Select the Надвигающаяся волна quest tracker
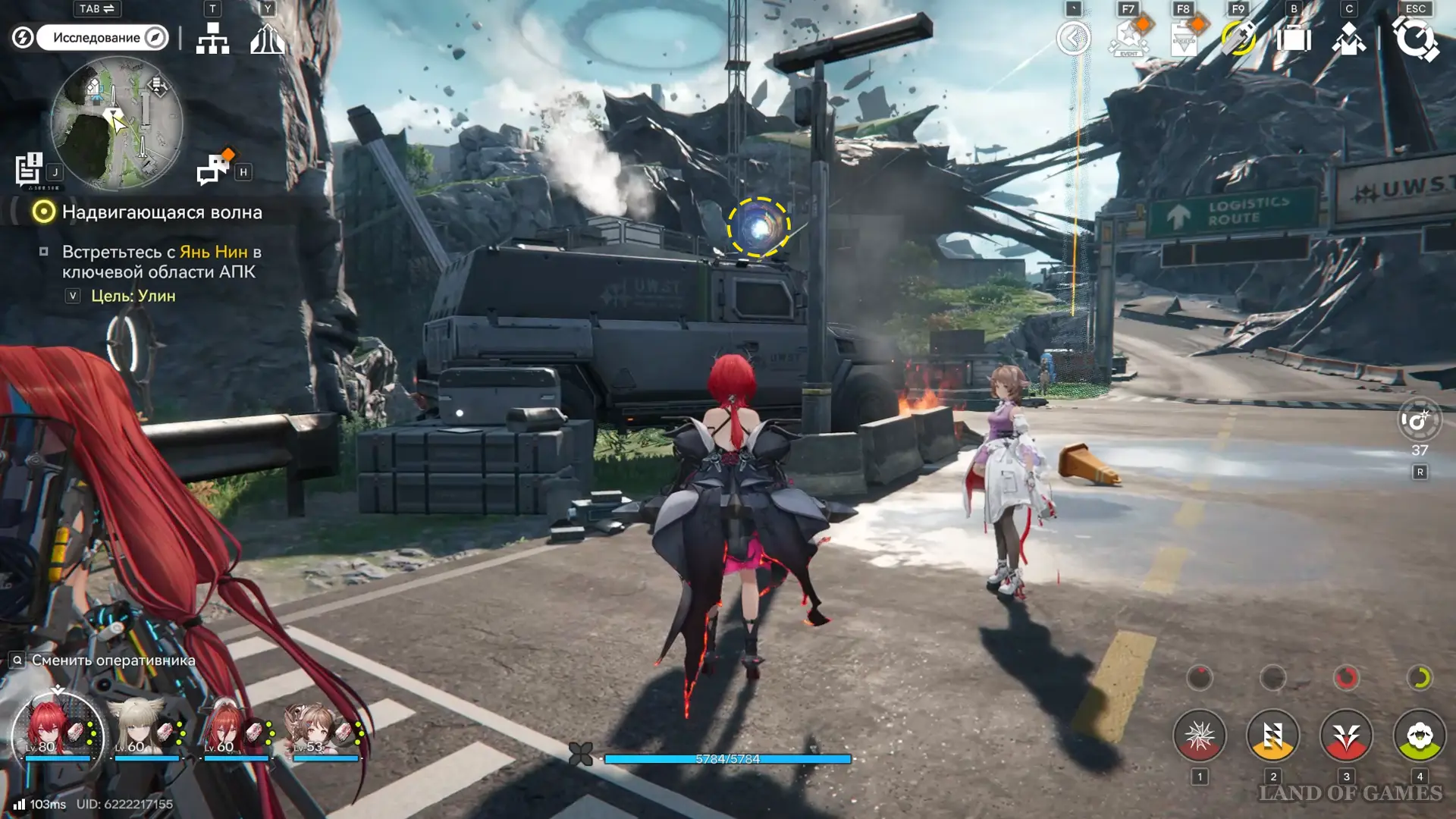1456x819 pixels. [x=162, y=212]
